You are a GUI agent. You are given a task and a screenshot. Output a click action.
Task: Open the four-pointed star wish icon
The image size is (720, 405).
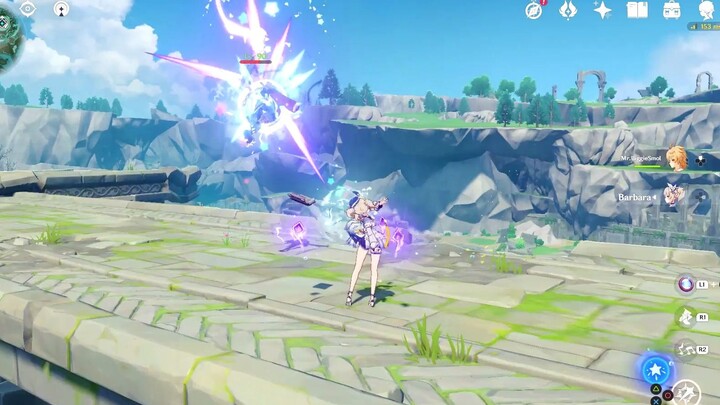click(x=603, y=10)
